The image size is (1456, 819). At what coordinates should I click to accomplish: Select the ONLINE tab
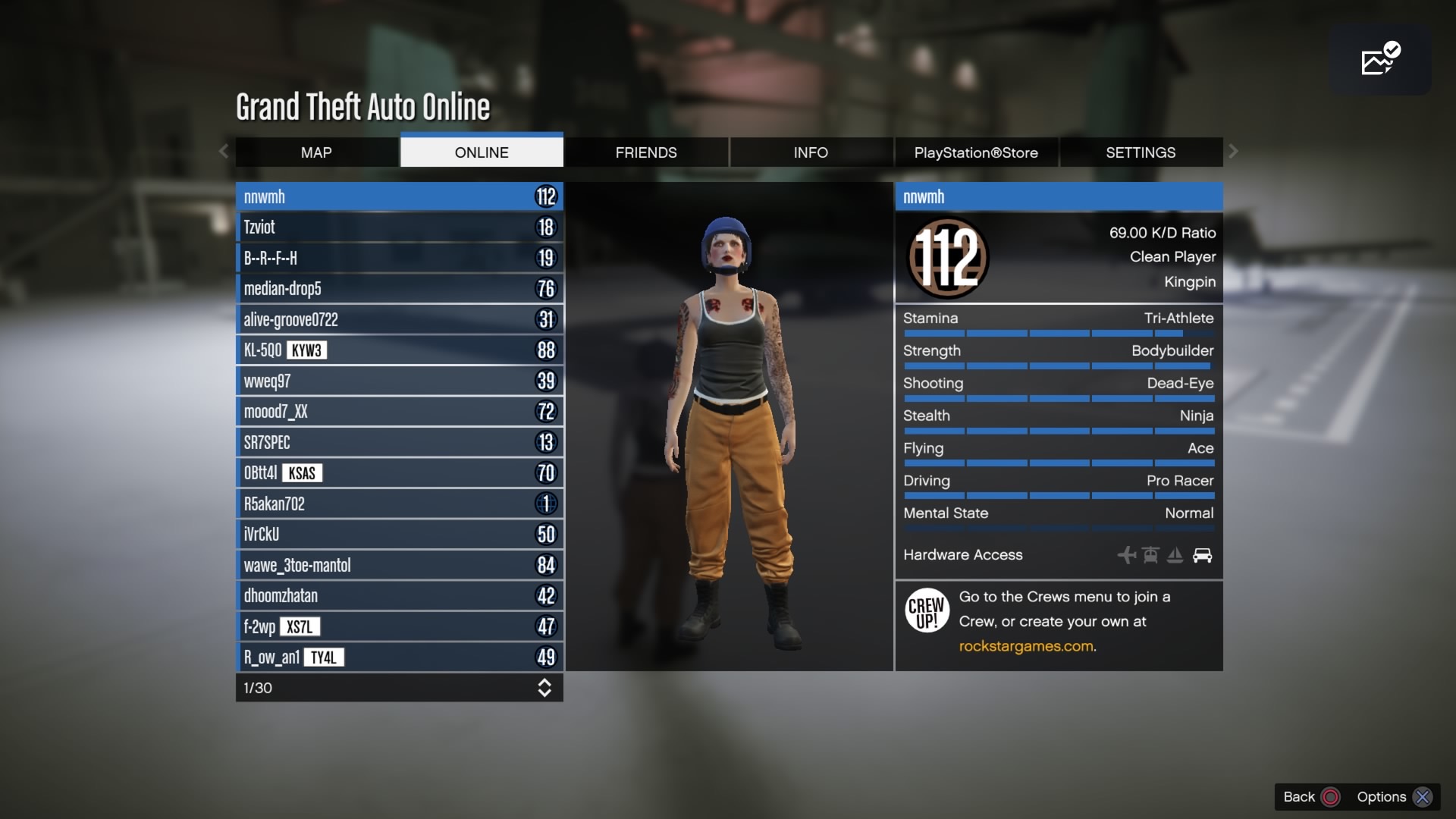482,152
